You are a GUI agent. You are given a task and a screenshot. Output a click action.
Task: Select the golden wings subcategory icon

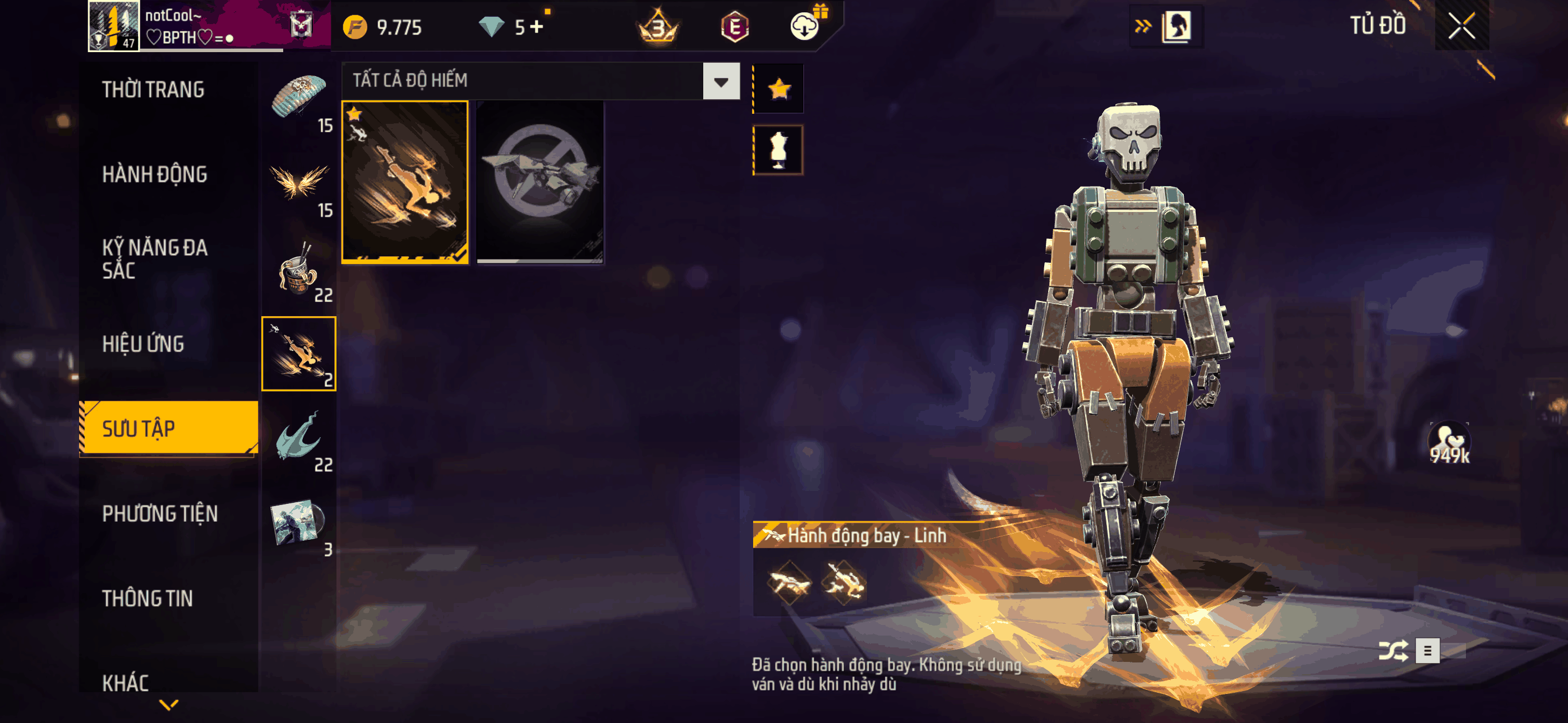tap(298, 183)
